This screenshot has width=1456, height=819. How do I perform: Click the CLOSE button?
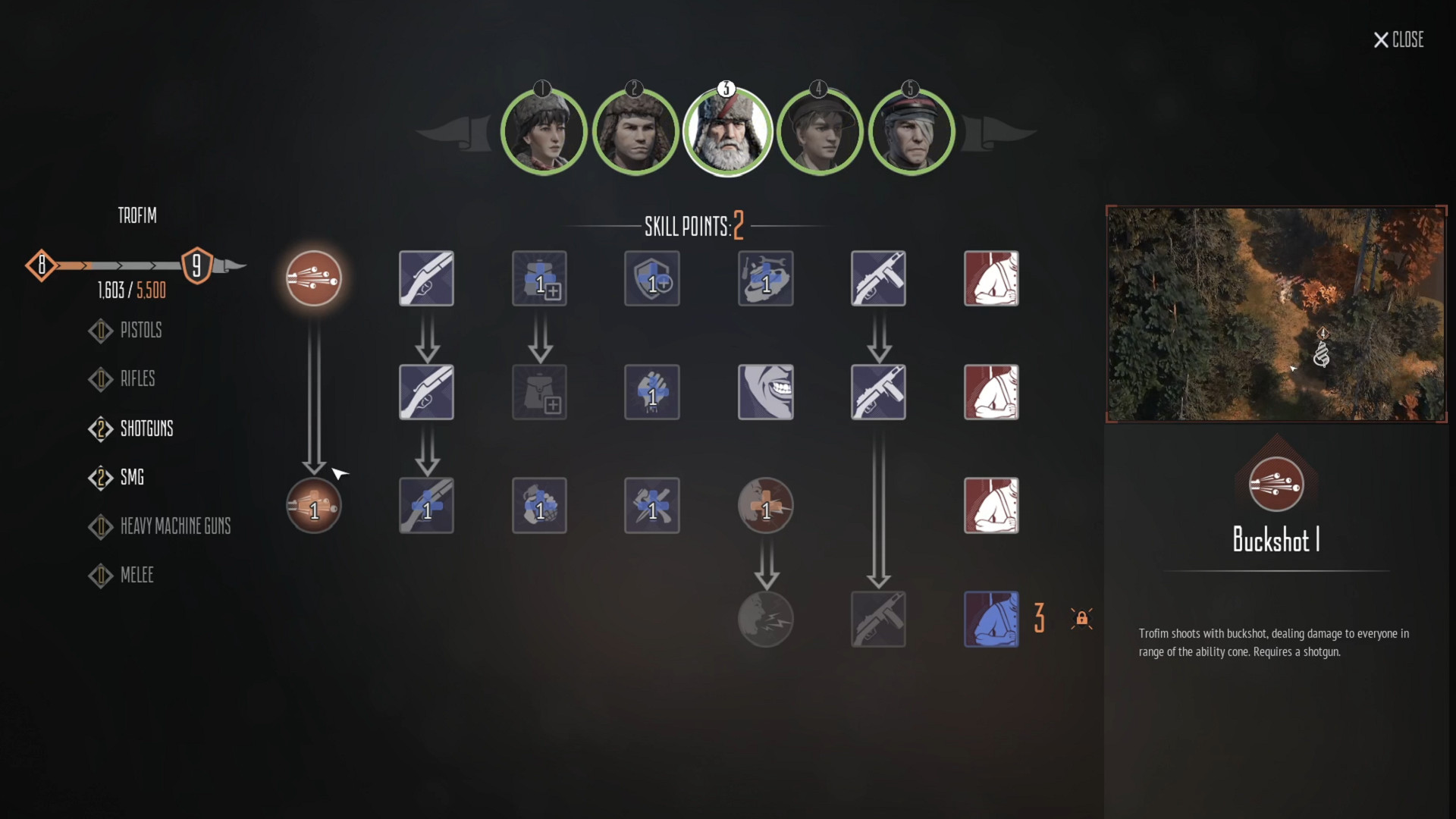tap(1399, 40)
